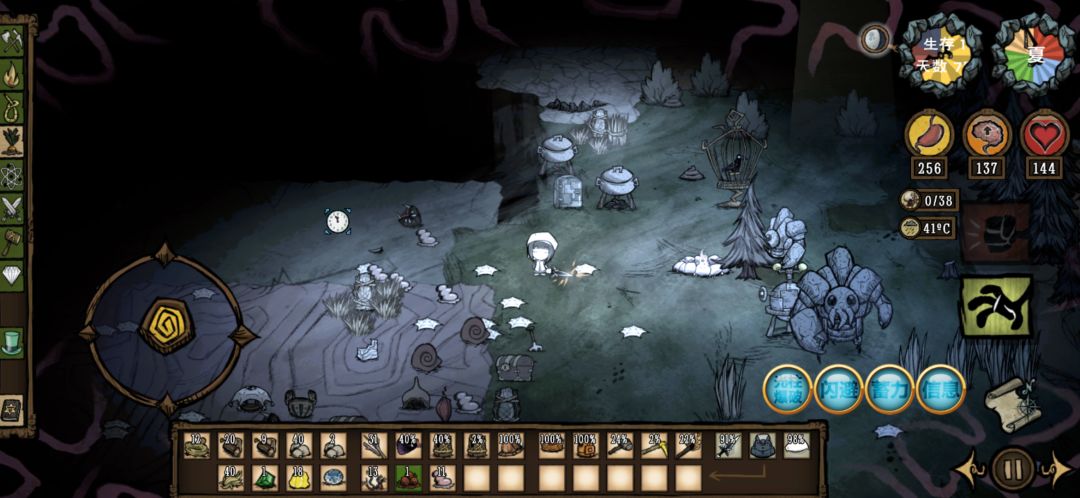Switch to the crossed swords Fight tab
The height and width of the screenshot is (498, 1080).
coord(12,208)
